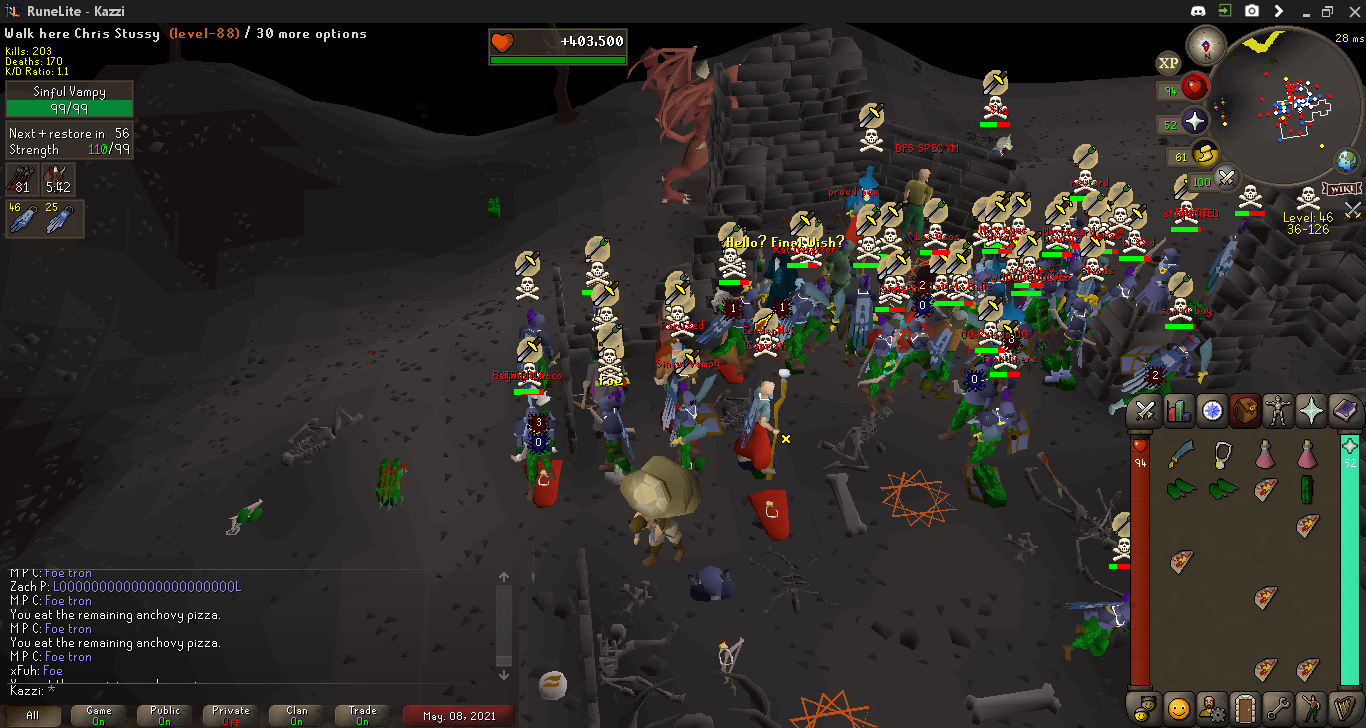Open the Prayer tab
The image size is (1366, 728).
(1312, 410)
